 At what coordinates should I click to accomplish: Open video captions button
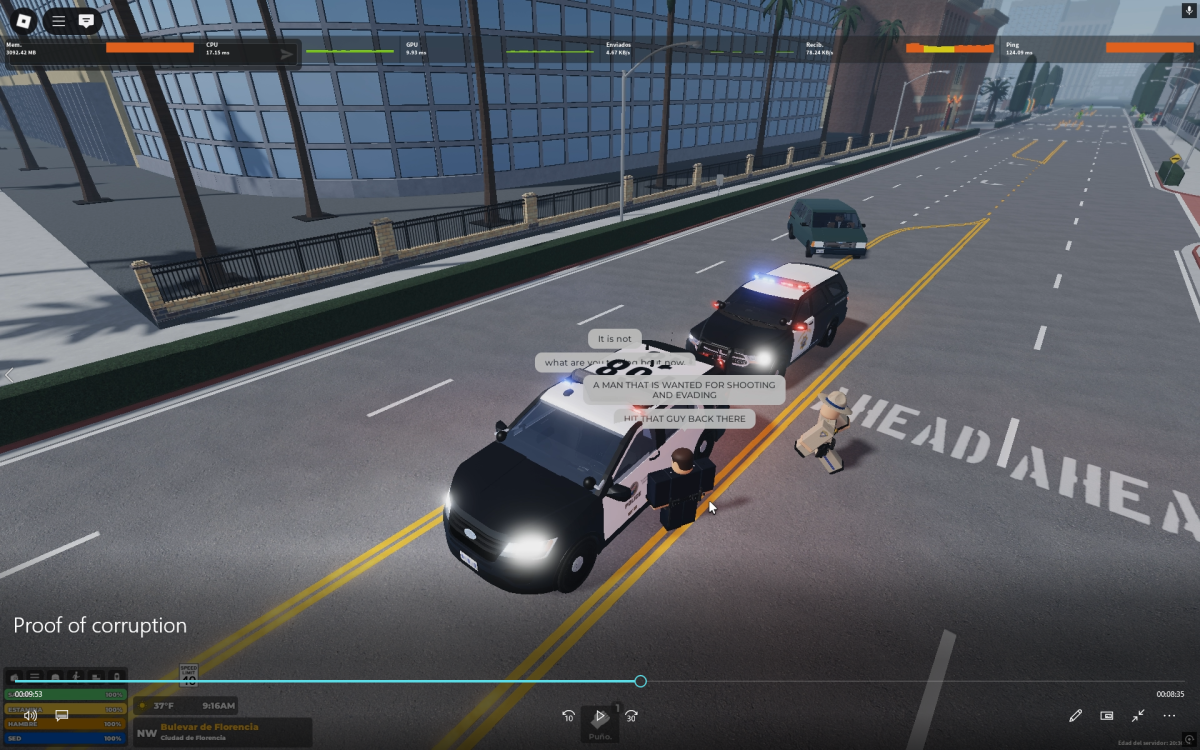(61, 715)
